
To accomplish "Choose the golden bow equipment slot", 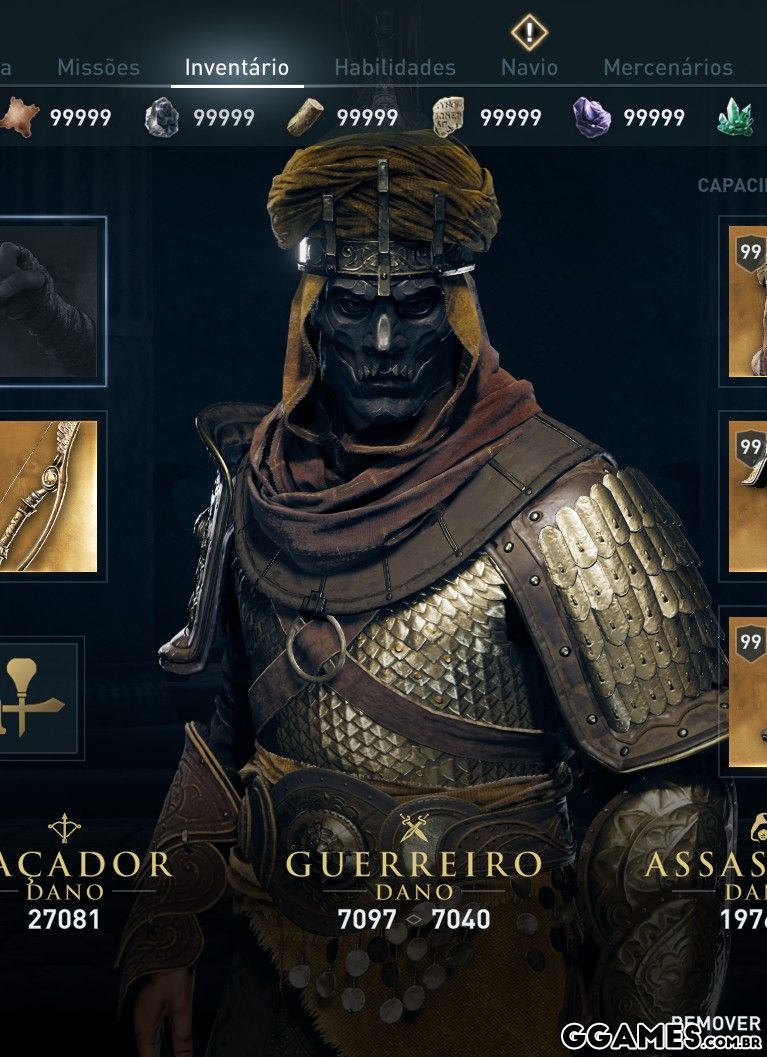I will (48, 495).
